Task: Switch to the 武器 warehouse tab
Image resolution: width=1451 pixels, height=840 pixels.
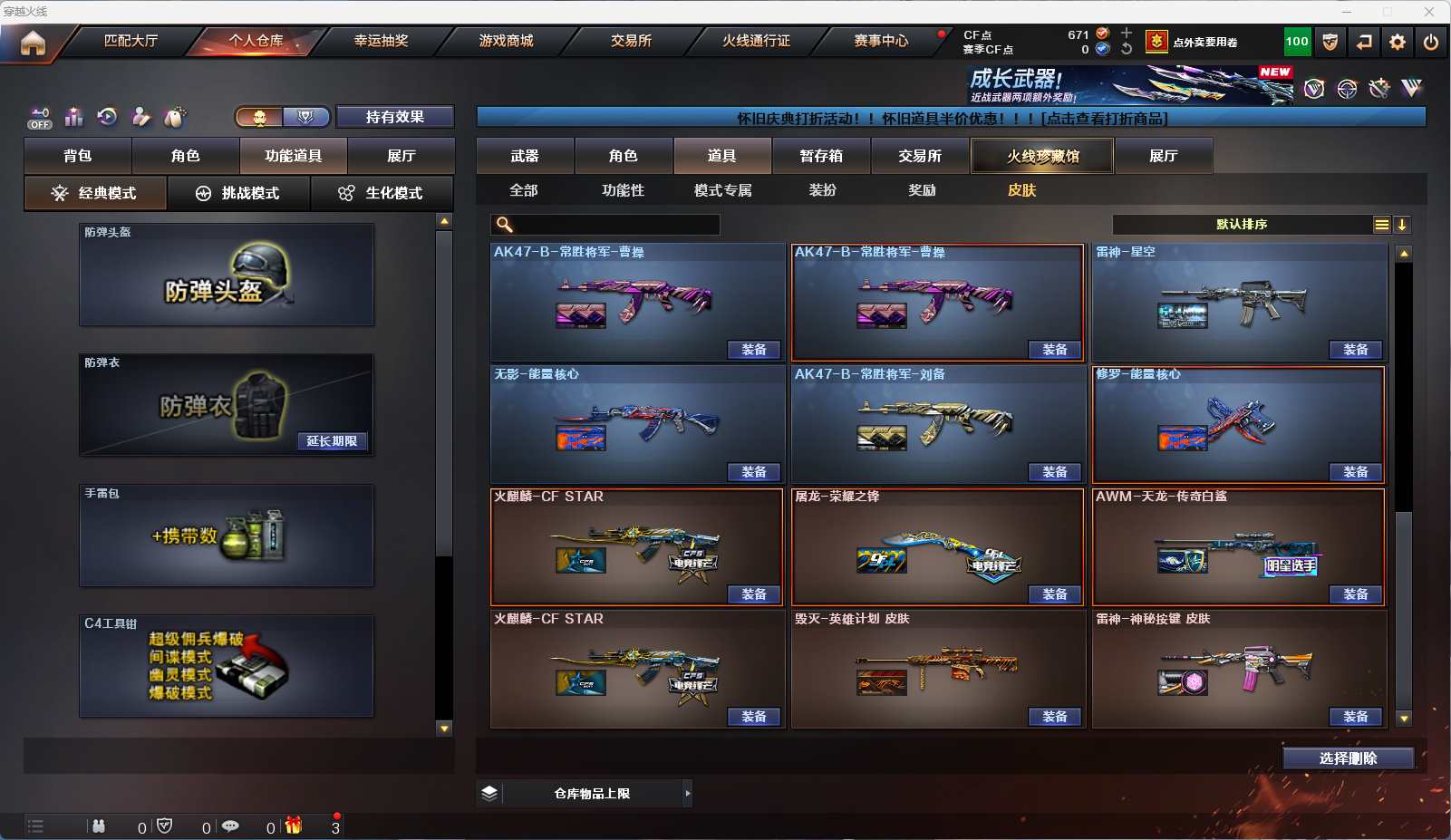Action: [525, 156]
